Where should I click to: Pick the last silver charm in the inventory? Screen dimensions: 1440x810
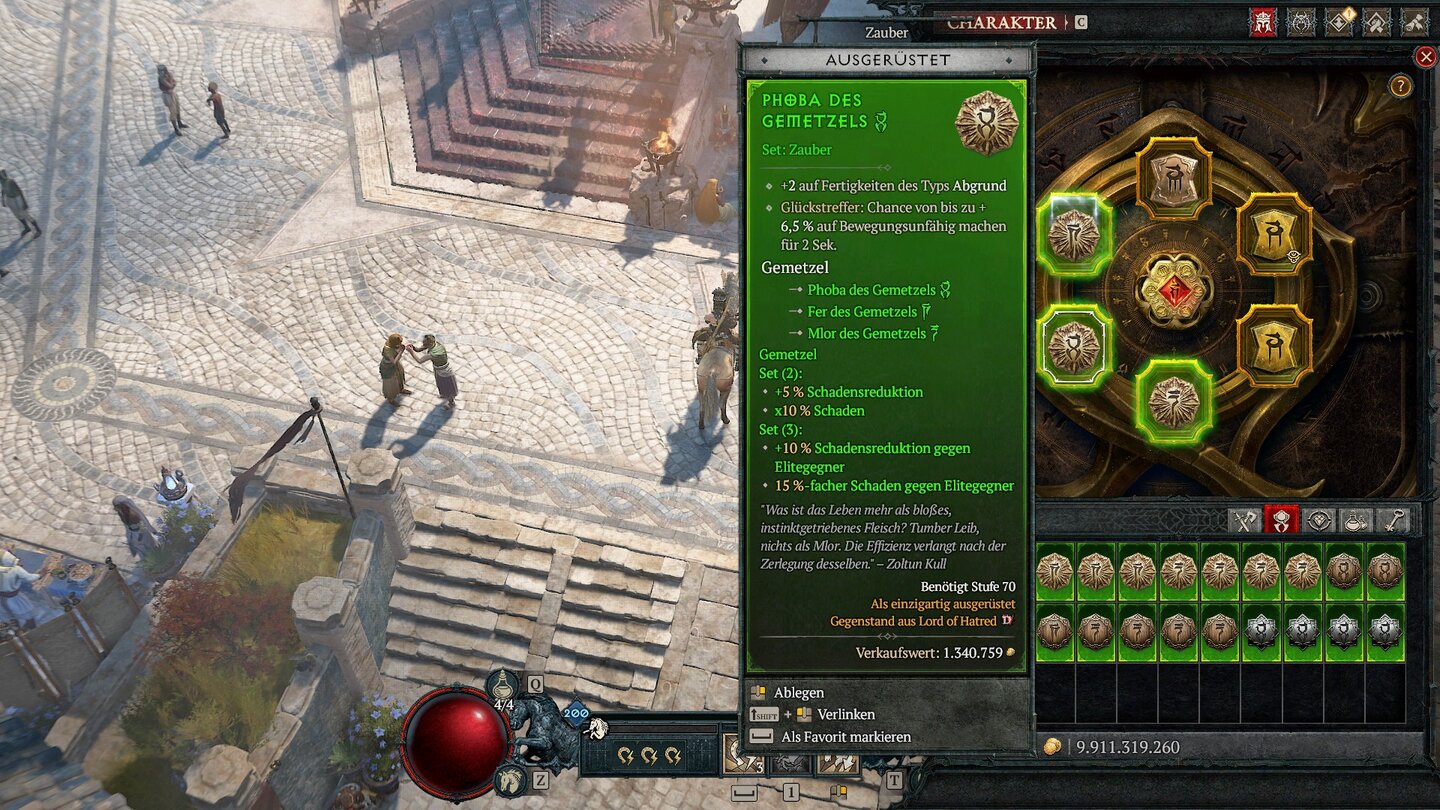point(1385,632)
